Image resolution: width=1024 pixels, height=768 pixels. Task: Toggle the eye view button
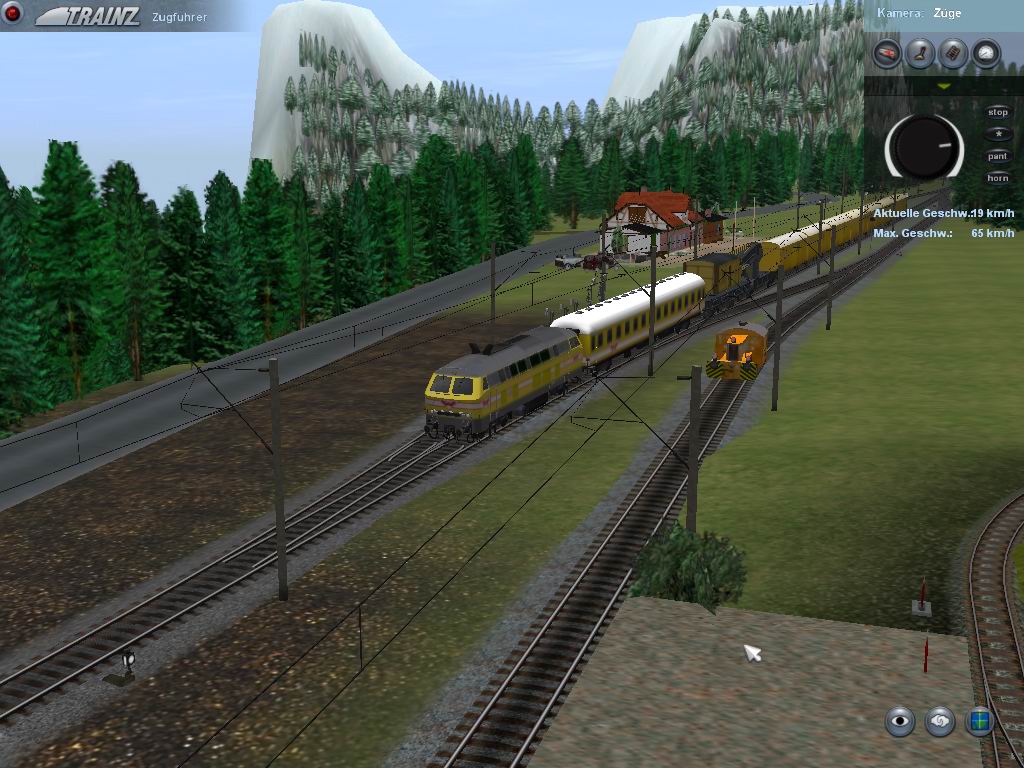pos(900,720)
